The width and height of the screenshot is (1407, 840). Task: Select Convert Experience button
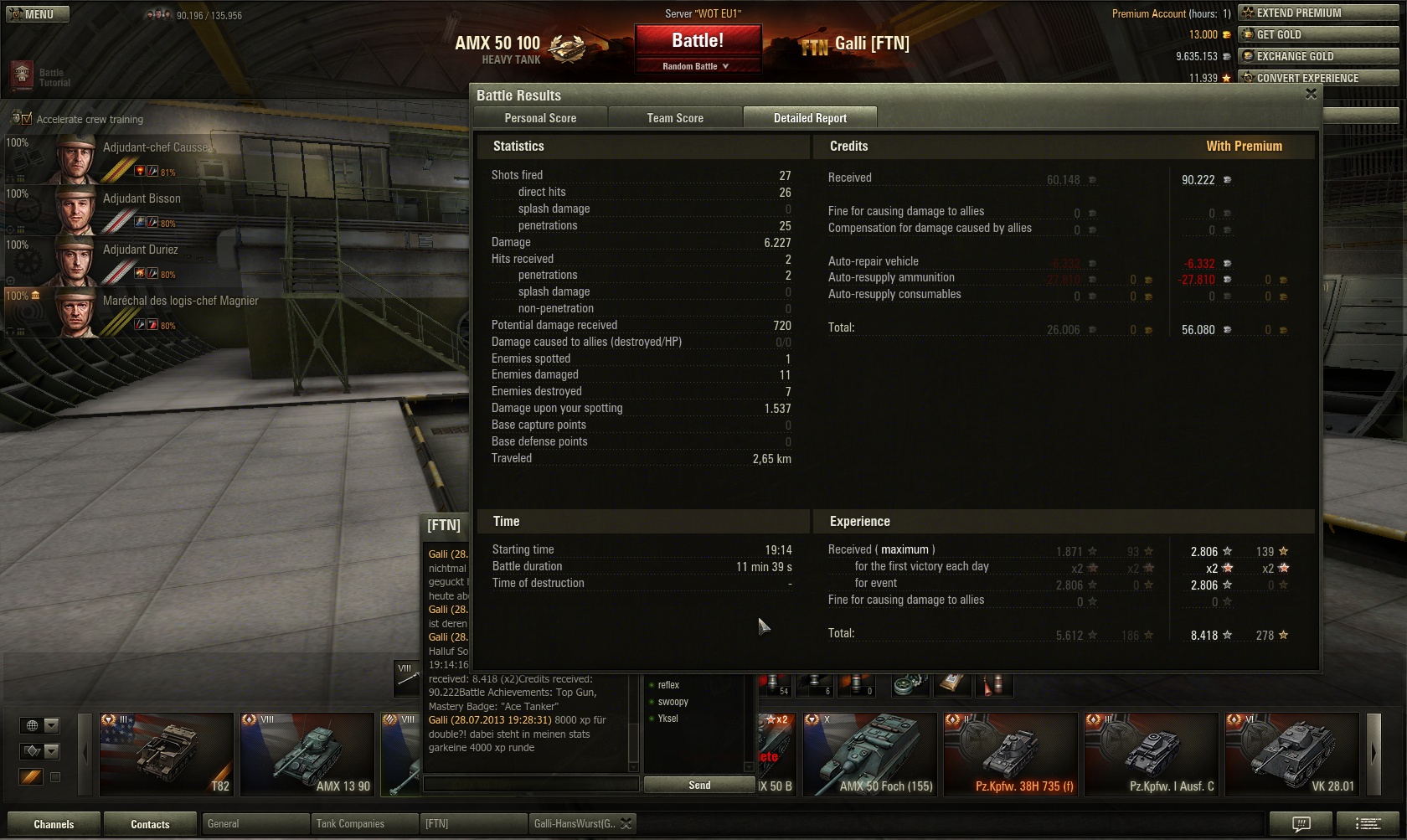point(1318,78)
